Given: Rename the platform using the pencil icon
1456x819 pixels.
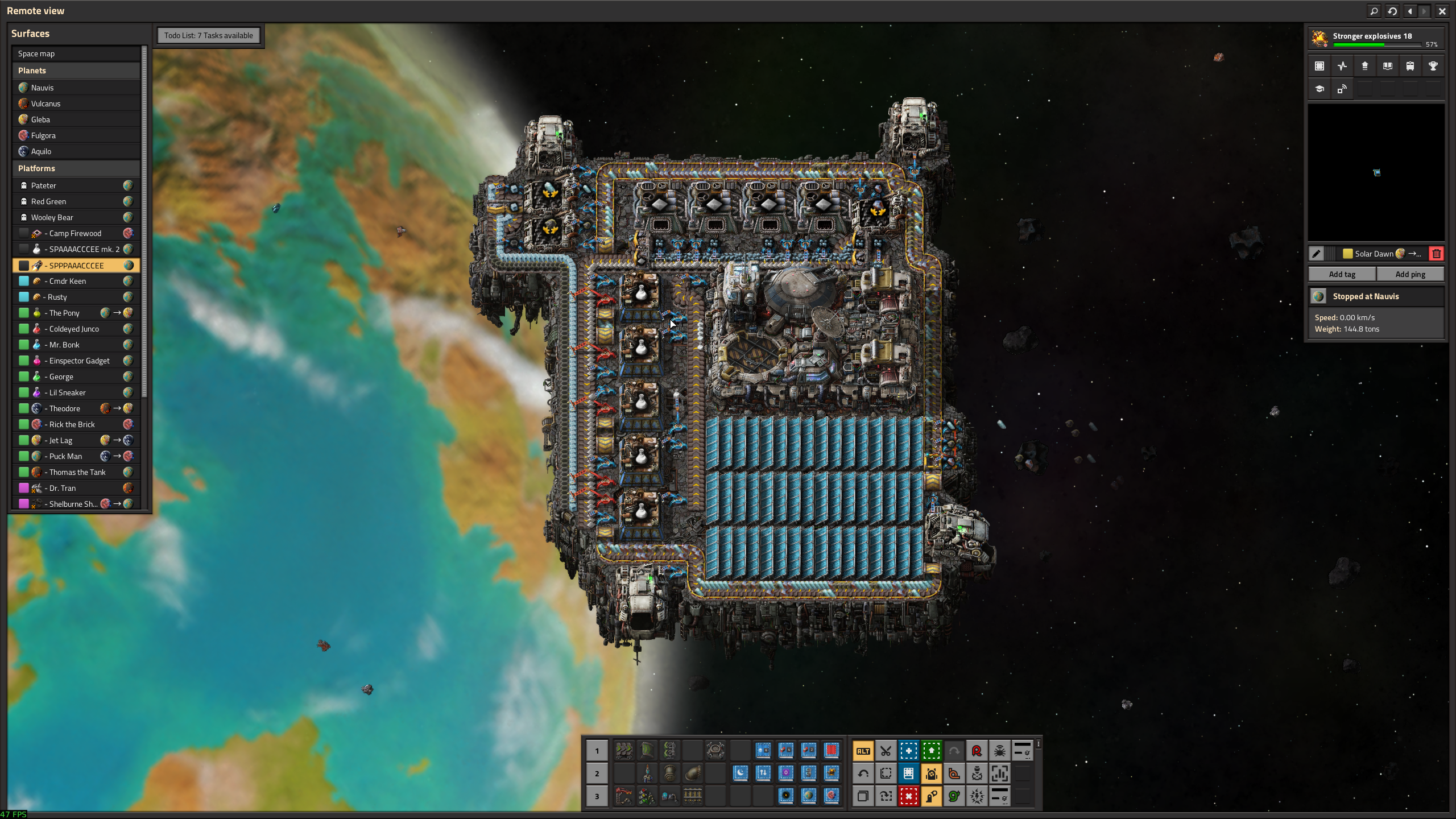Looking at the screenshot, I should click(x=1316, y=254).
